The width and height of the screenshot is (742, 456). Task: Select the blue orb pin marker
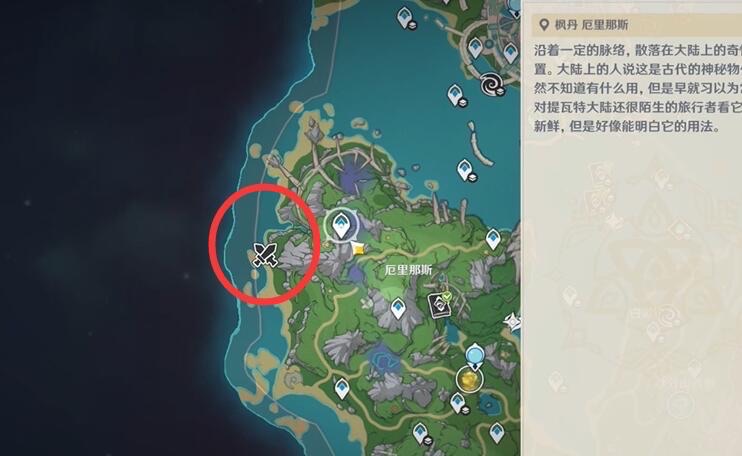476,354
